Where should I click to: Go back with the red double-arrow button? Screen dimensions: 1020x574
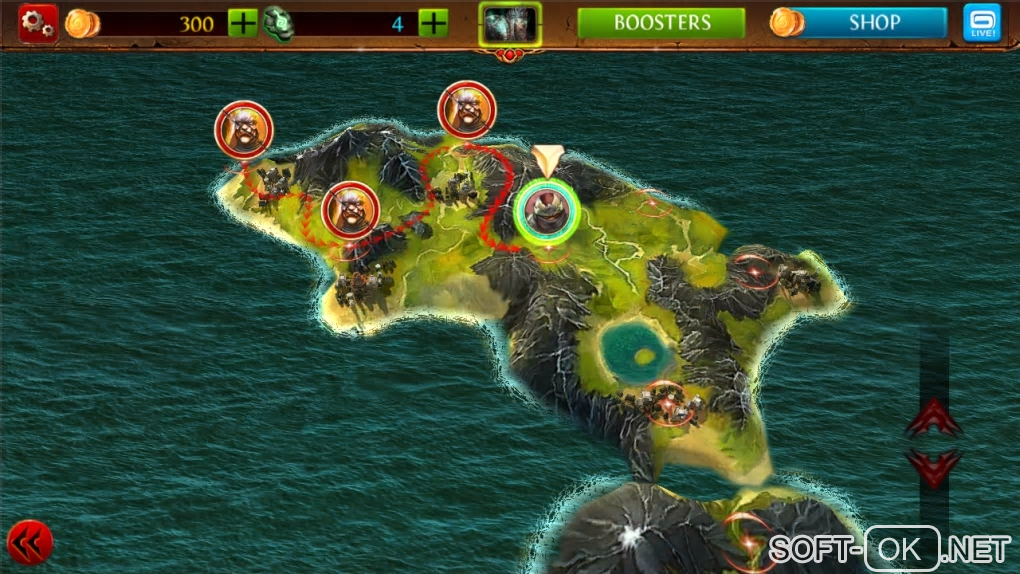tap(30, 543)
